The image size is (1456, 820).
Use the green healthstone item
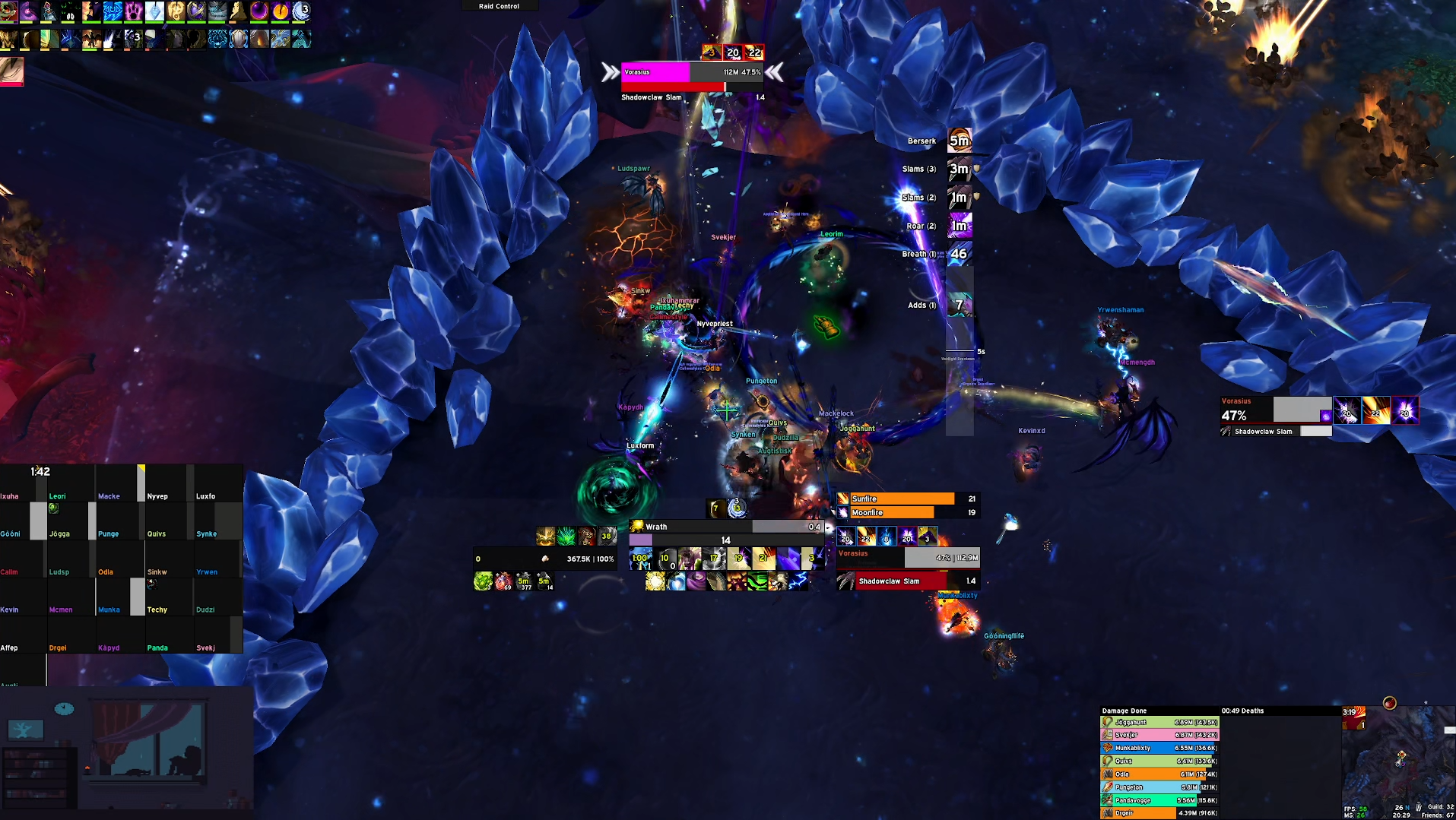[x=483, y=582]
